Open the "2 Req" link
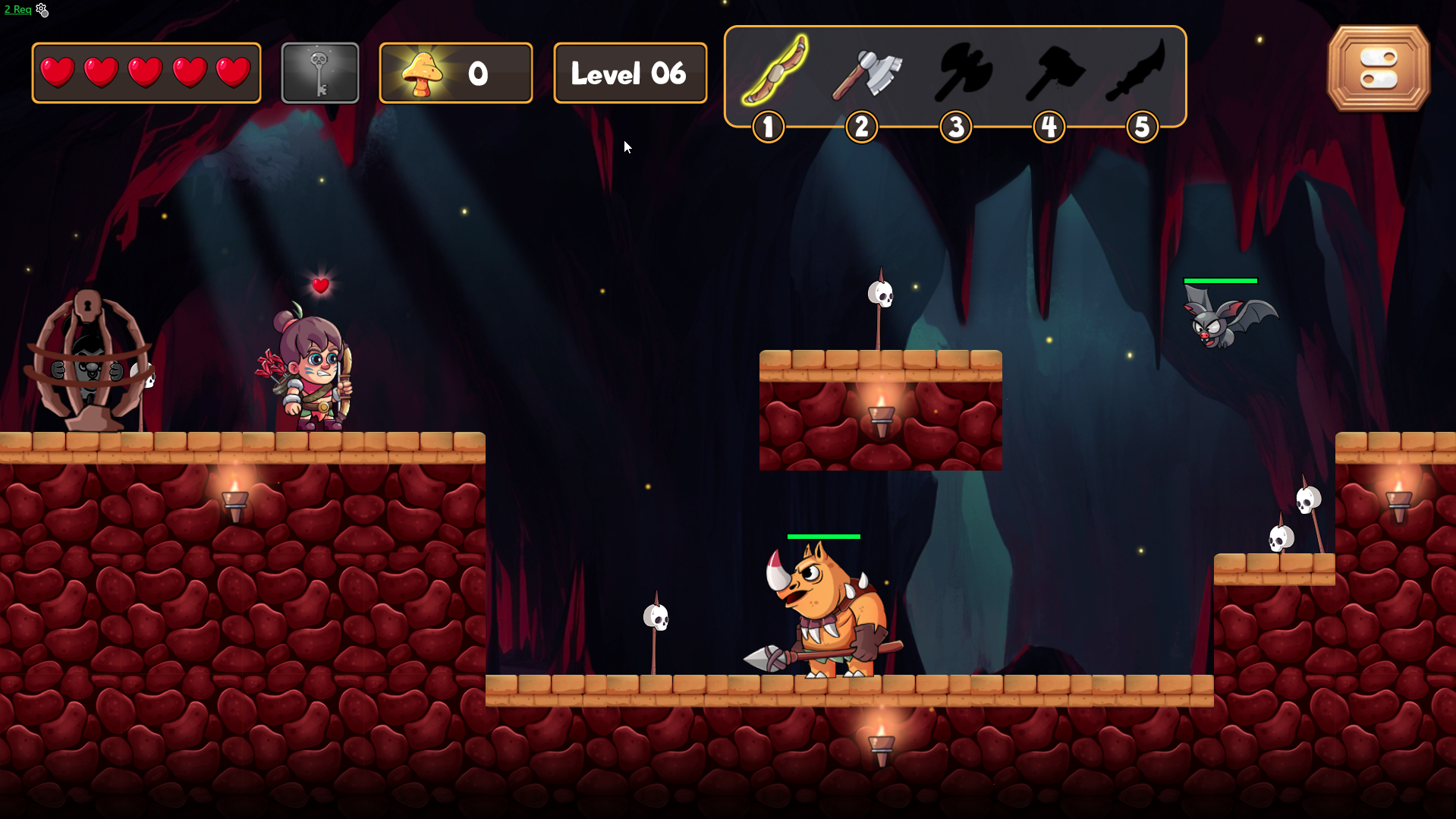 [x=17, y=10]
